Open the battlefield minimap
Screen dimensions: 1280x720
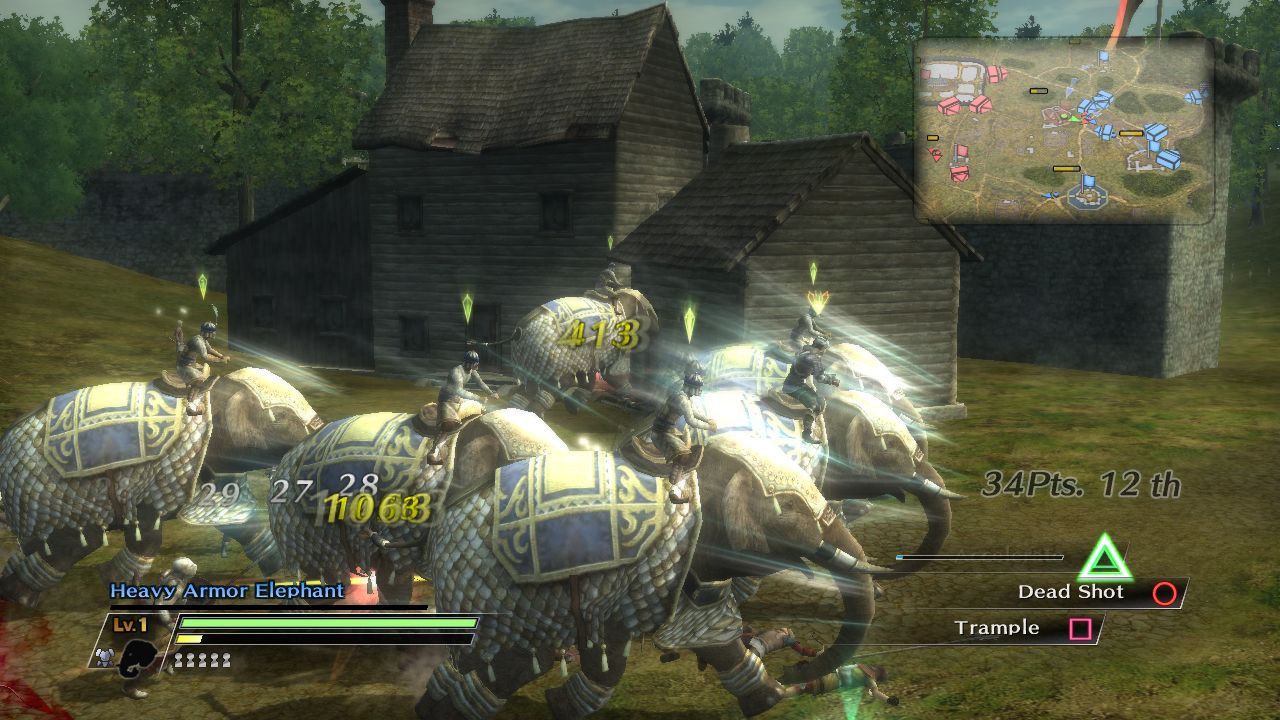click(1064, 130)
